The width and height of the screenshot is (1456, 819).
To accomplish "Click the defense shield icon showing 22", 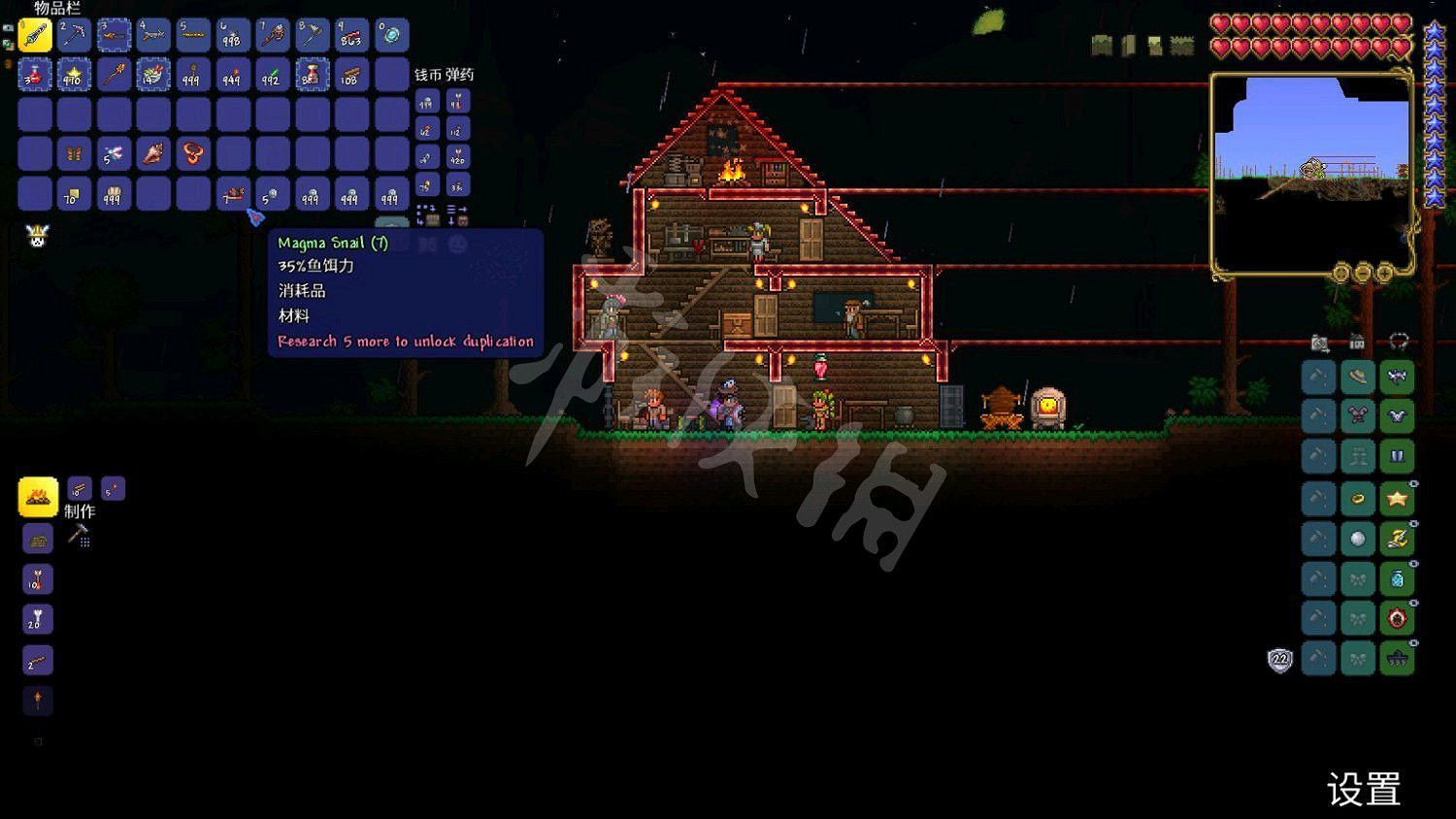I will (x=1279, y=659).
